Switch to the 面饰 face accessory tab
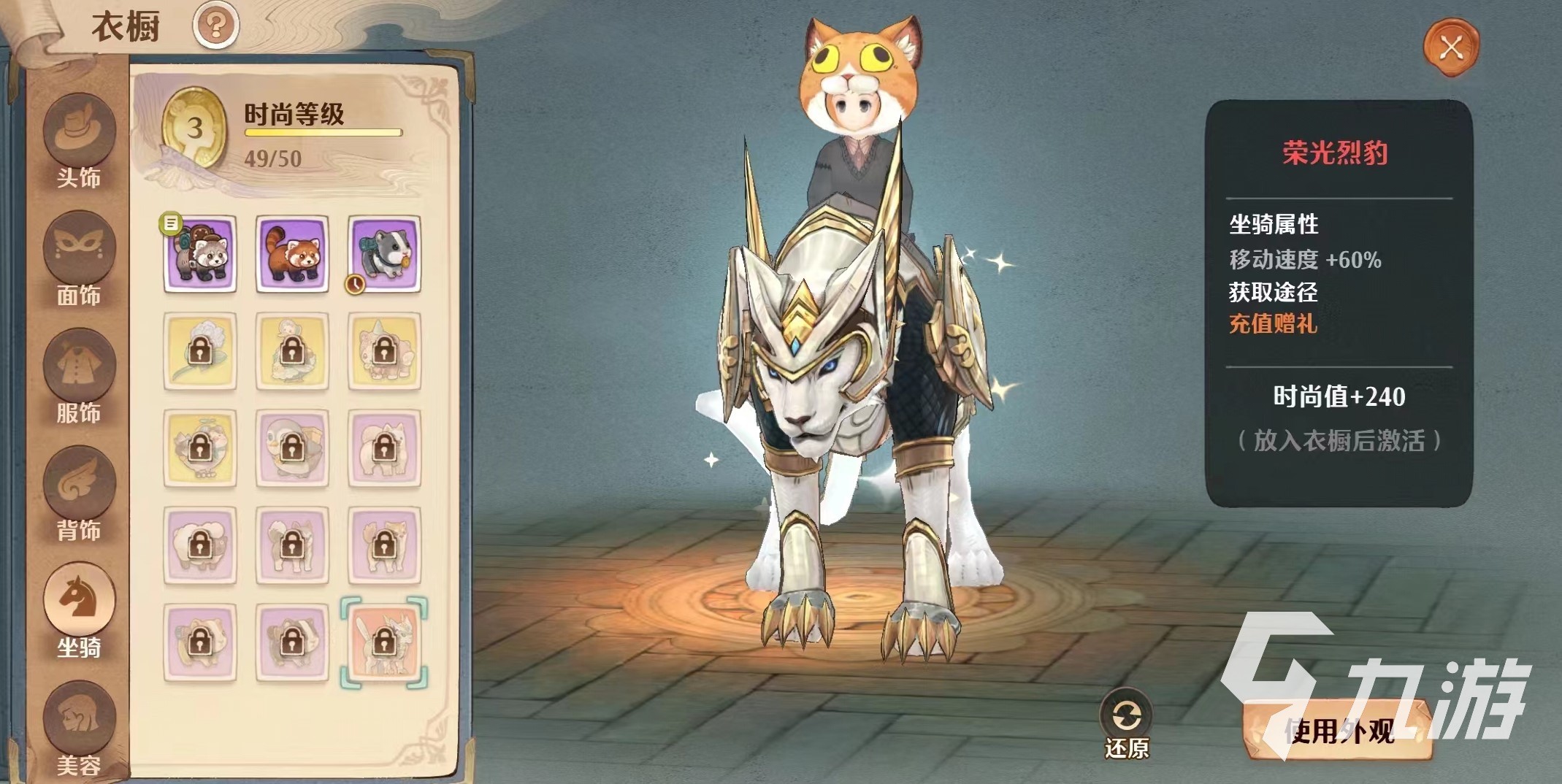Screen dimensions: 1562x784 click(79, 261)
